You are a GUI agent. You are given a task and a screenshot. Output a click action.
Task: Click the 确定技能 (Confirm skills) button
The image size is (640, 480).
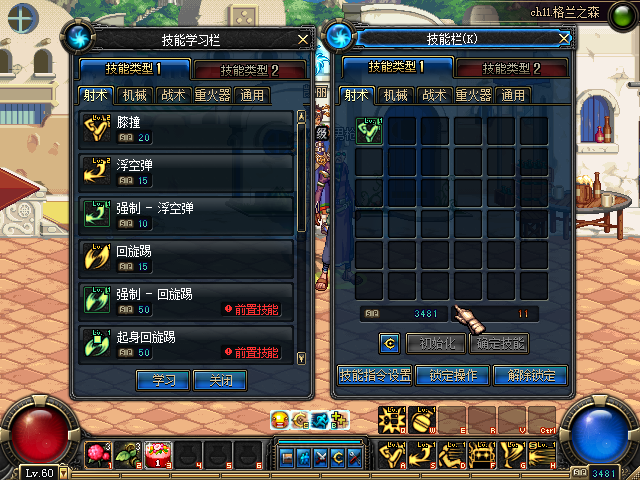498,343
